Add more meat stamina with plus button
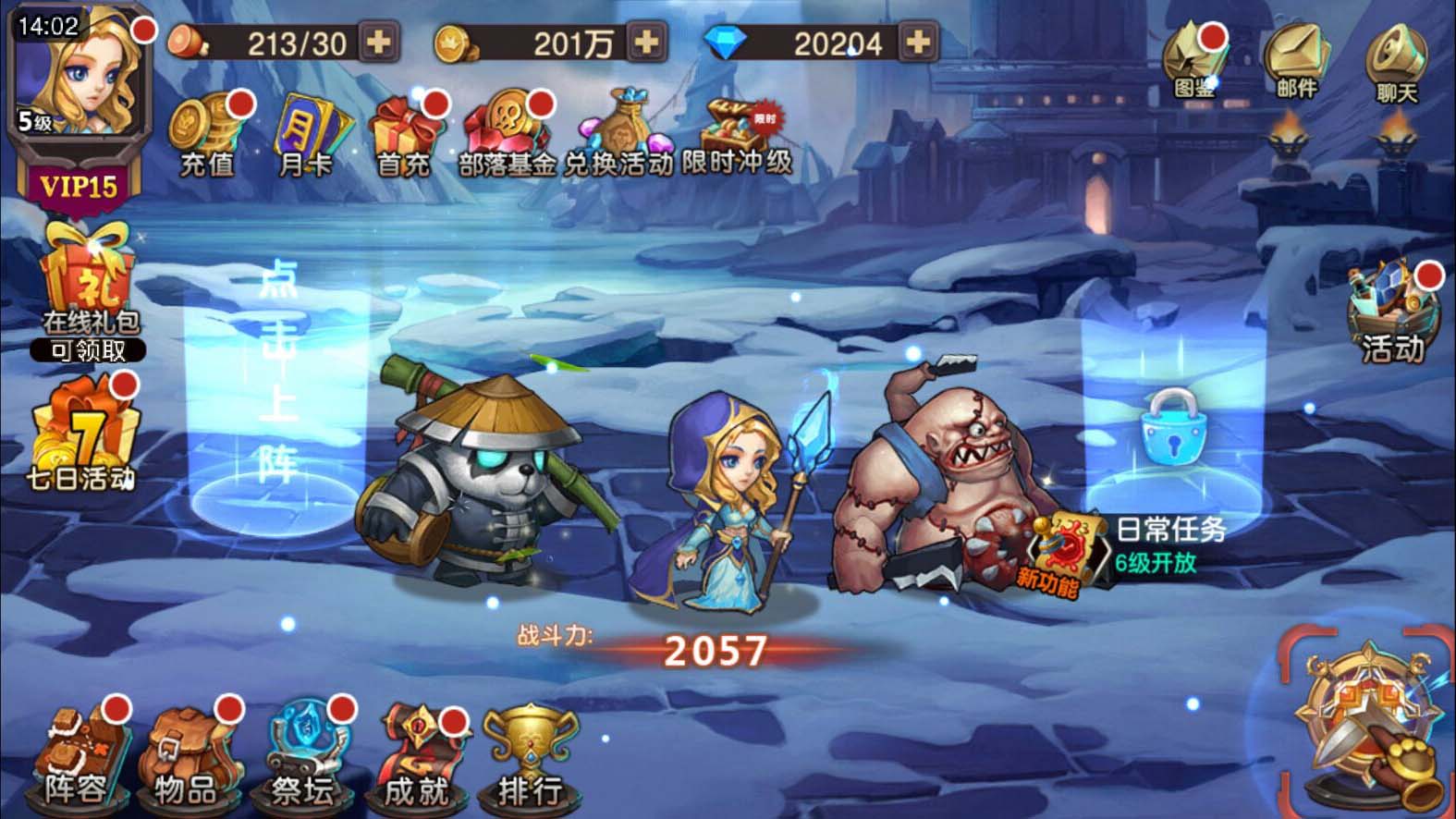The width and height of the screenshot is (1456, 819). (x=379, y=43)
